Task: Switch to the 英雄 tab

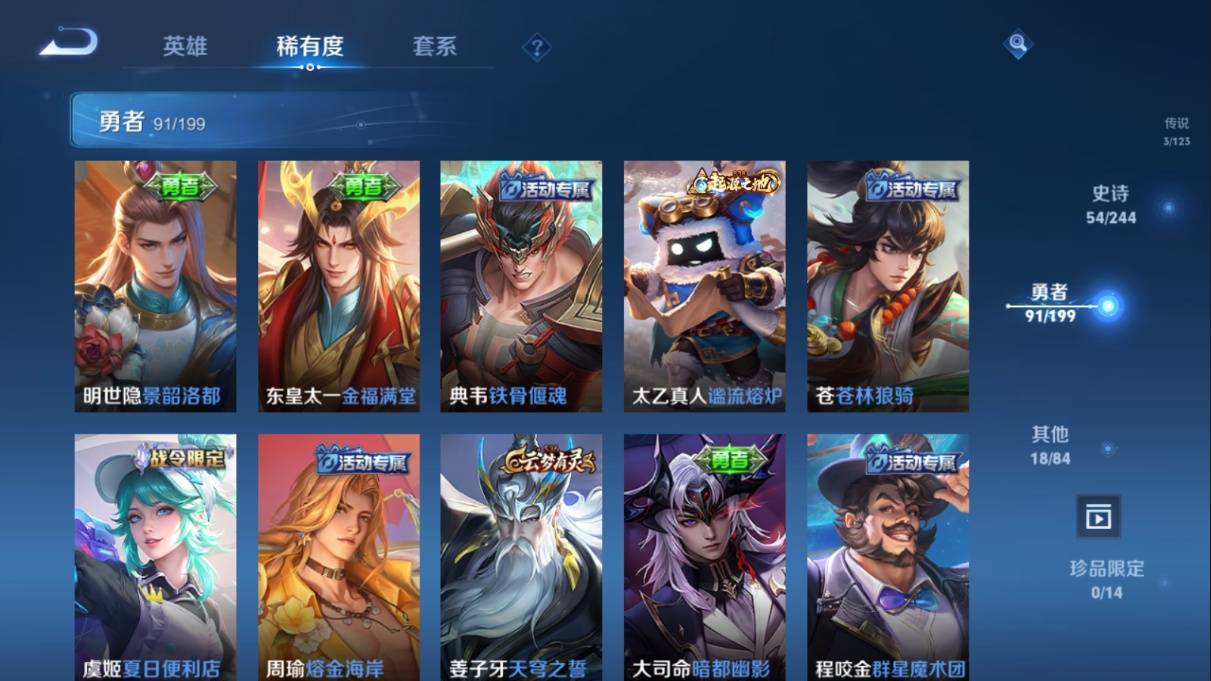Action: click(185, 46)
